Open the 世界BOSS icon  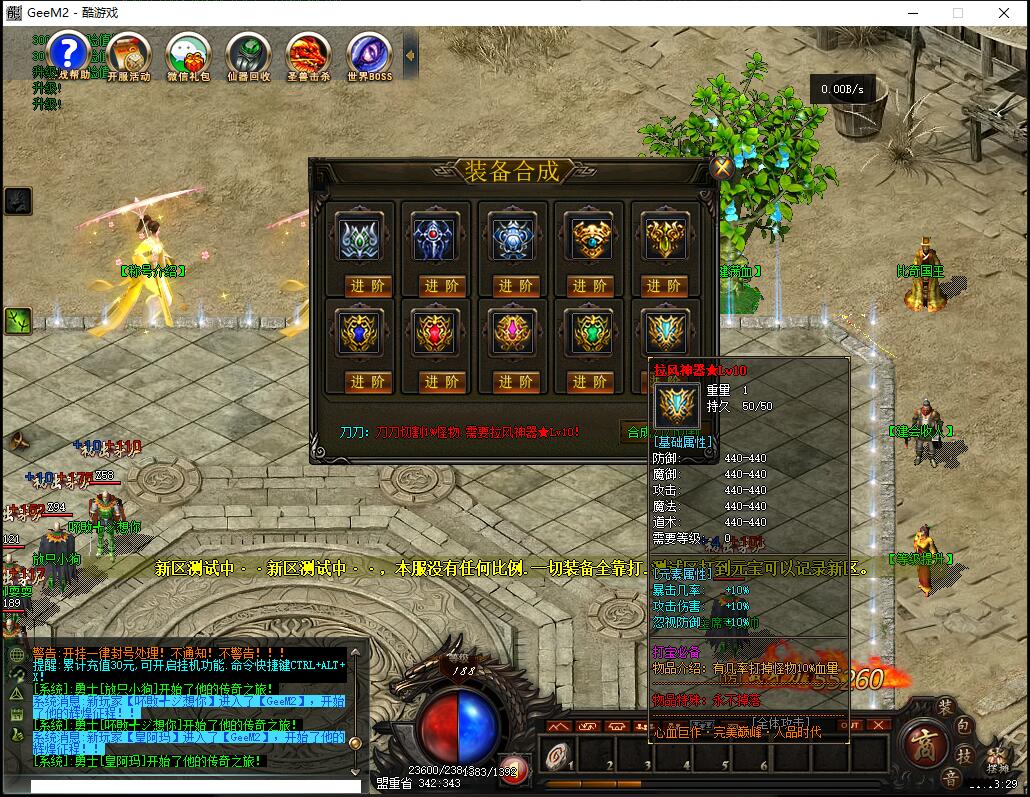pos(369,52)
